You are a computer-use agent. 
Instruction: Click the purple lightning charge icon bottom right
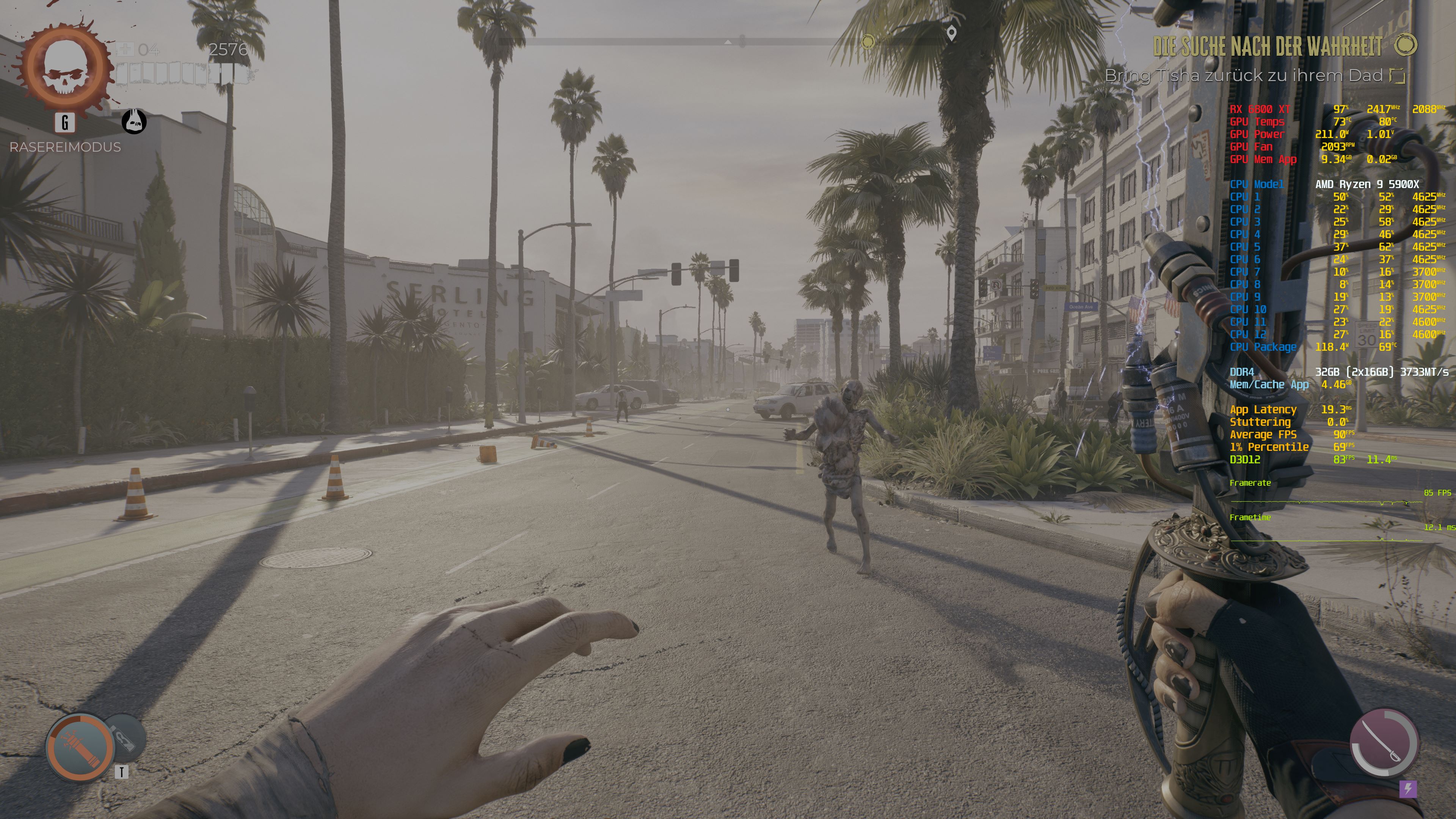click(1408, 790)
